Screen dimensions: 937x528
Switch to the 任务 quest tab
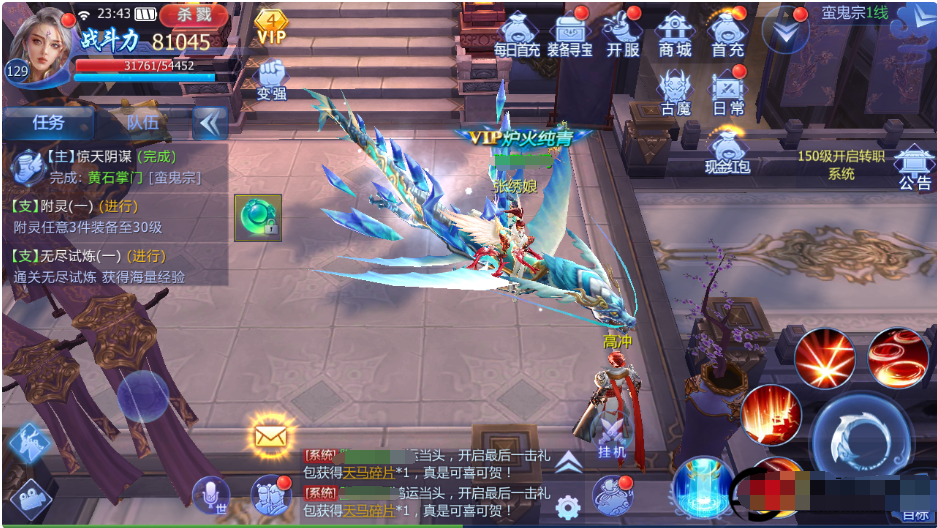(x=48, y=122)
